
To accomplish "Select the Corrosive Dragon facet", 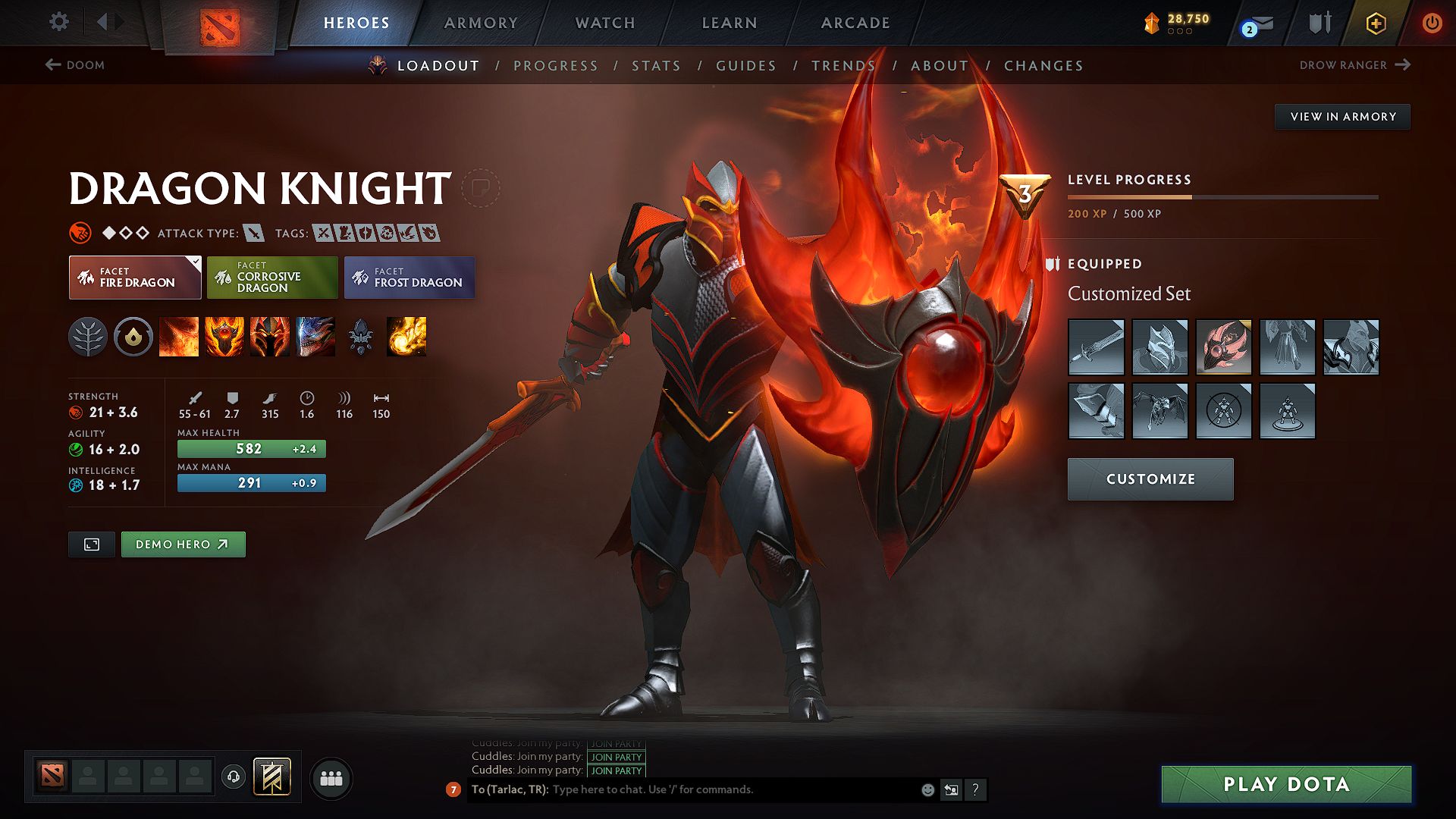I will click(272, 277).
